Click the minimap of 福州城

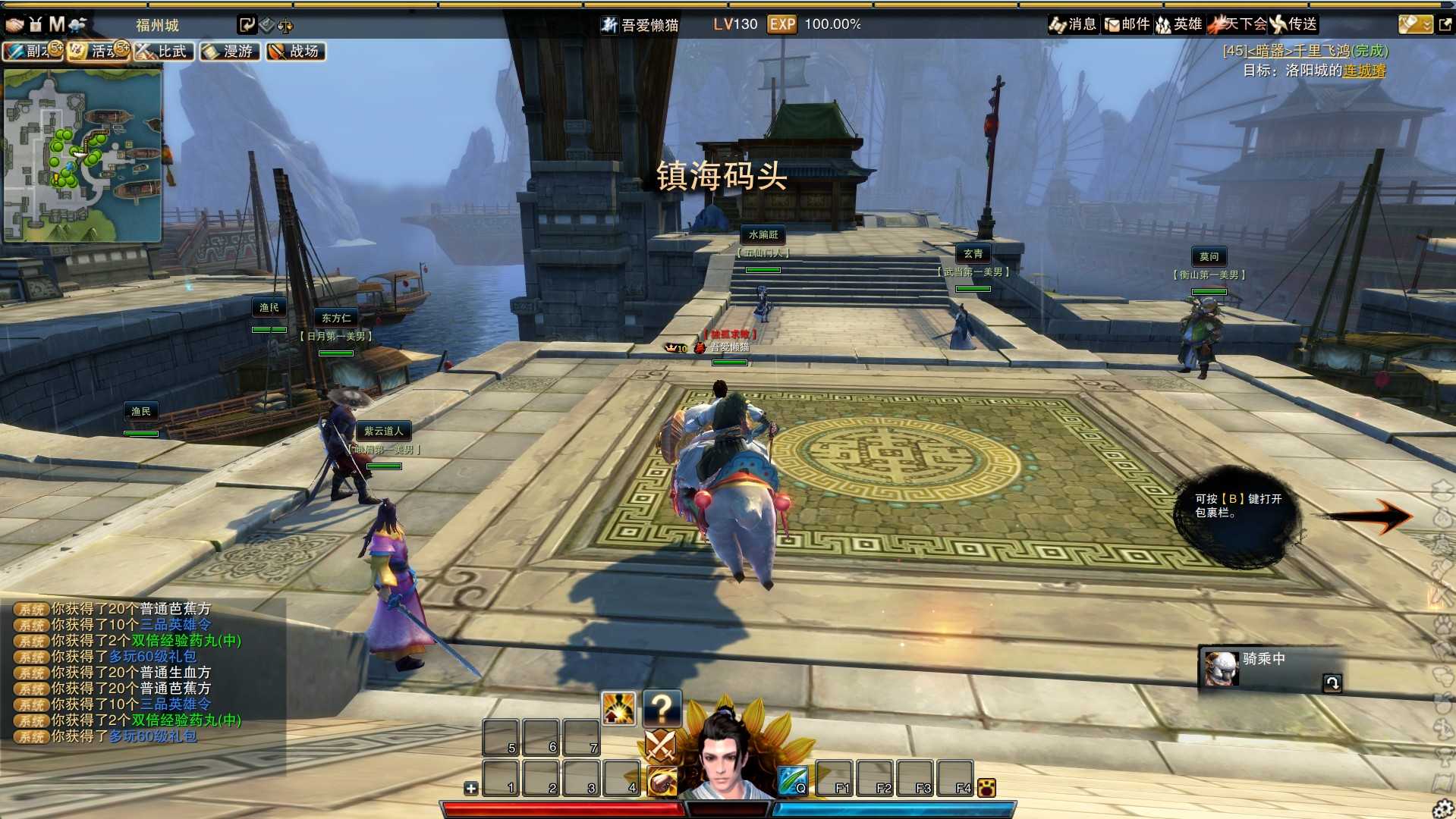(82, 155)
